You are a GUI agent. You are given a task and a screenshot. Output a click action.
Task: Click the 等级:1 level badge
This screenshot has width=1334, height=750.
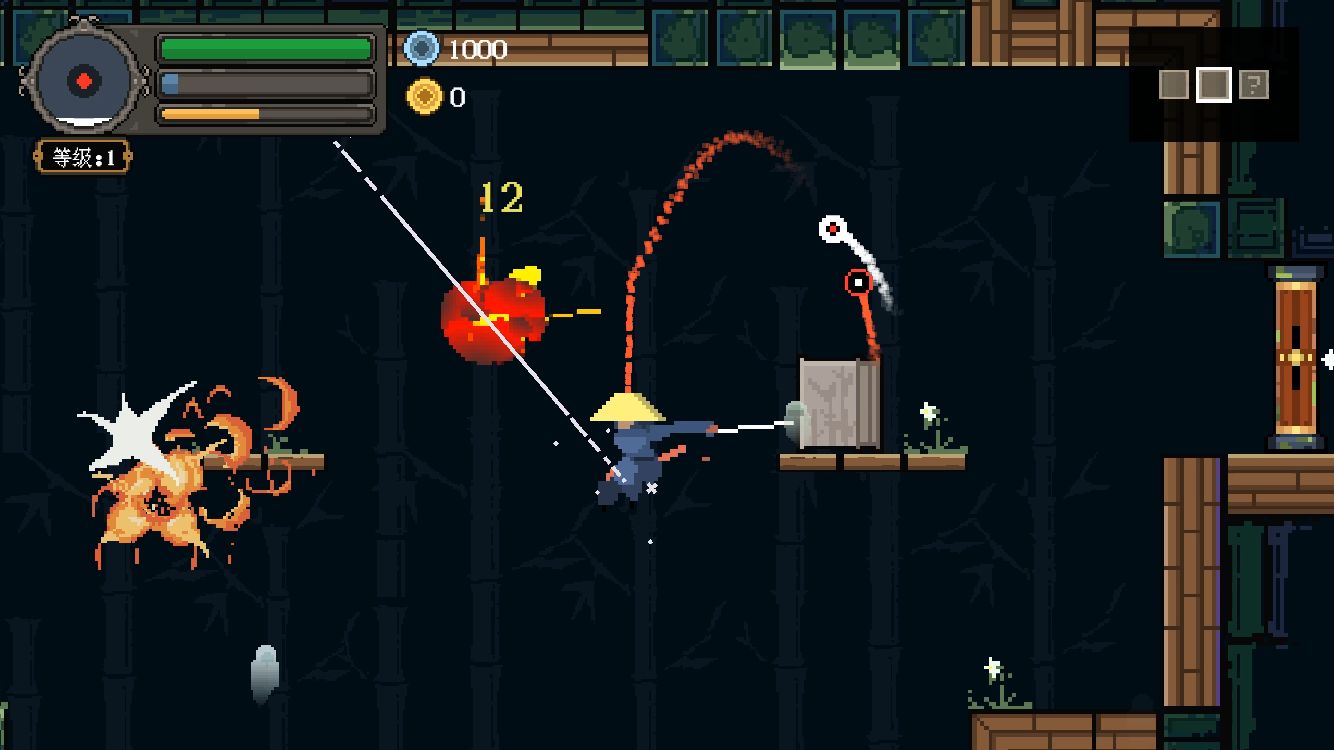coord(84,157)
